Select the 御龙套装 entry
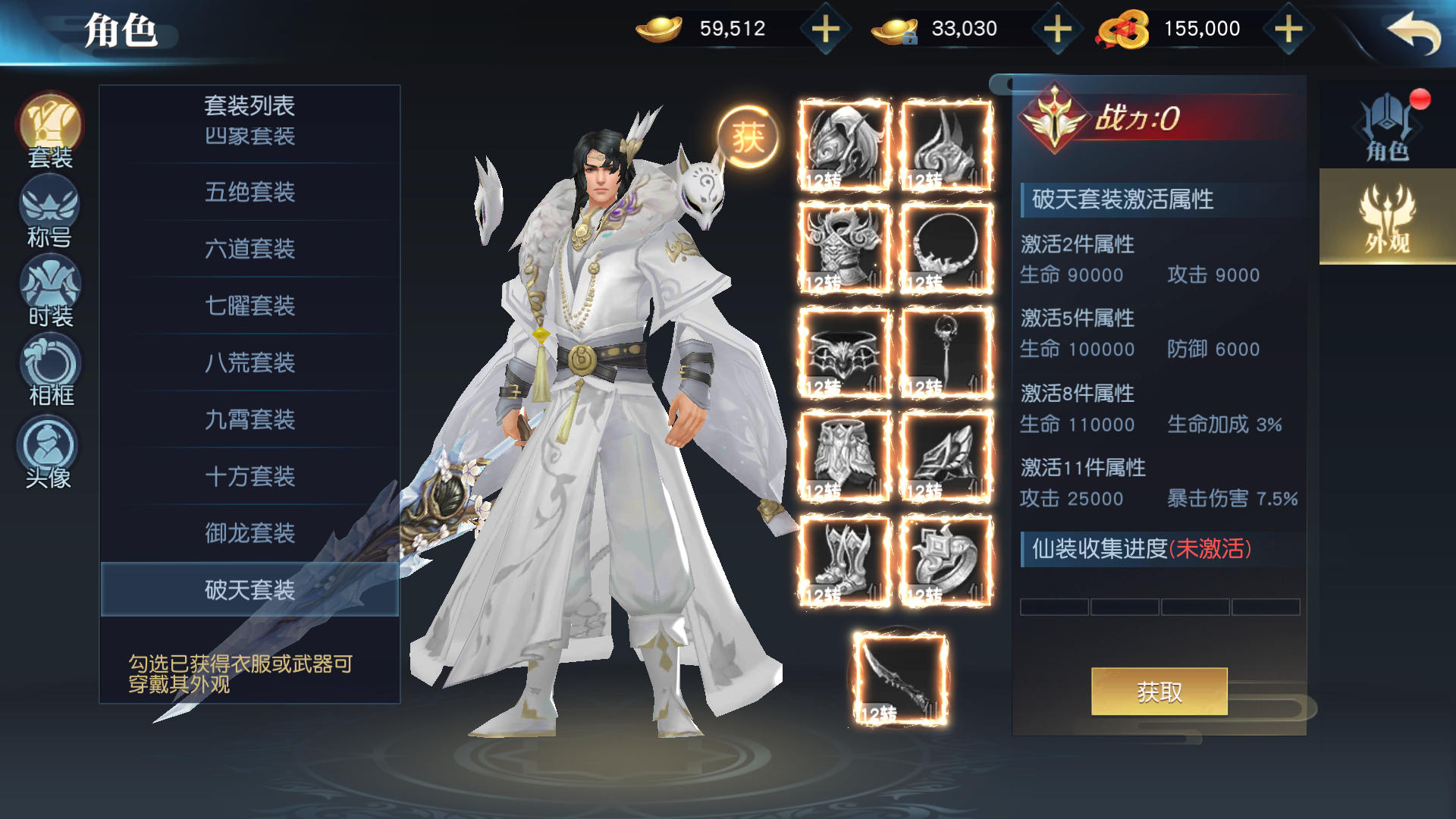 coord(249,533)
